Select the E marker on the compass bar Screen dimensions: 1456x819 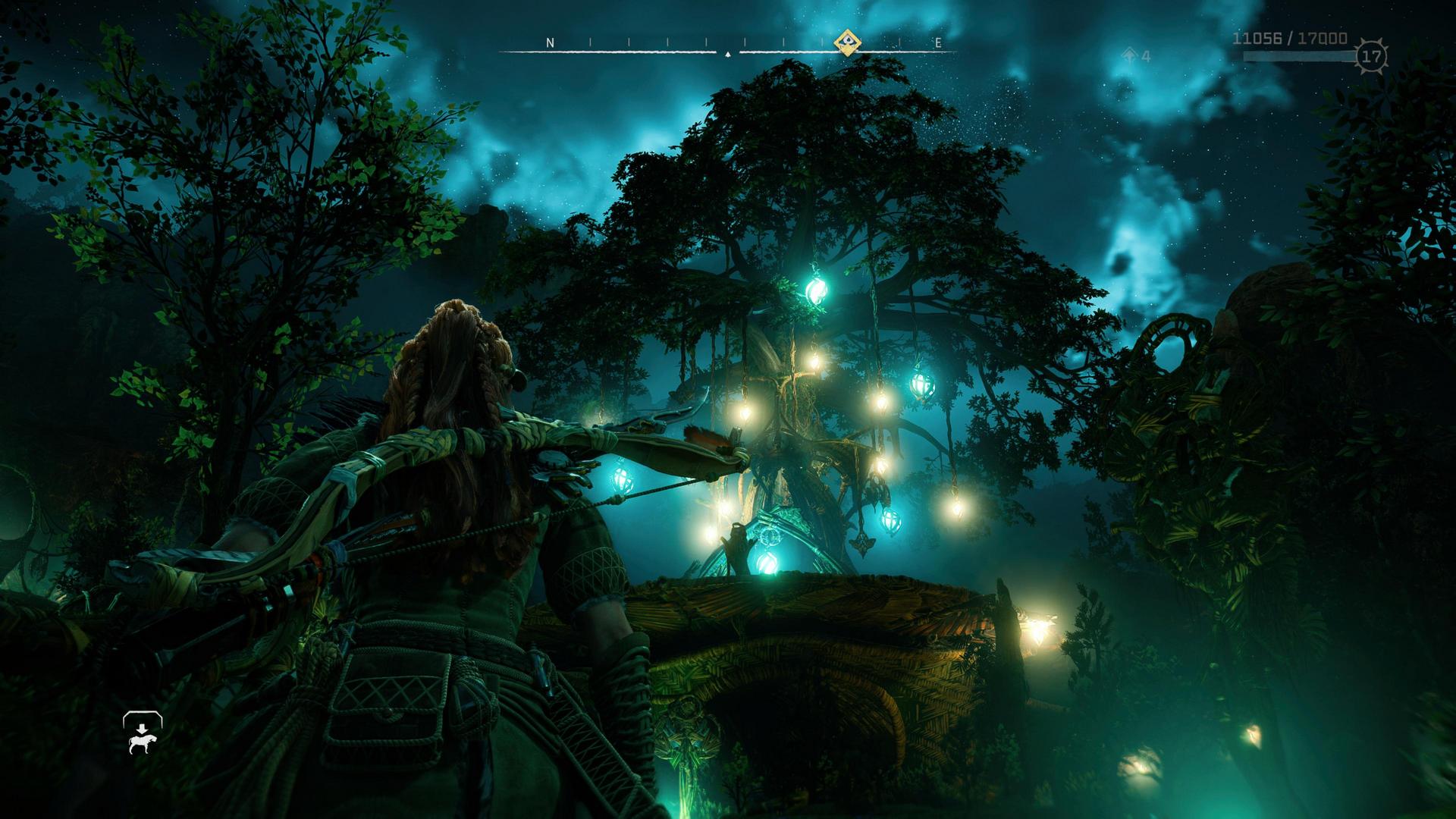(938, 43)
